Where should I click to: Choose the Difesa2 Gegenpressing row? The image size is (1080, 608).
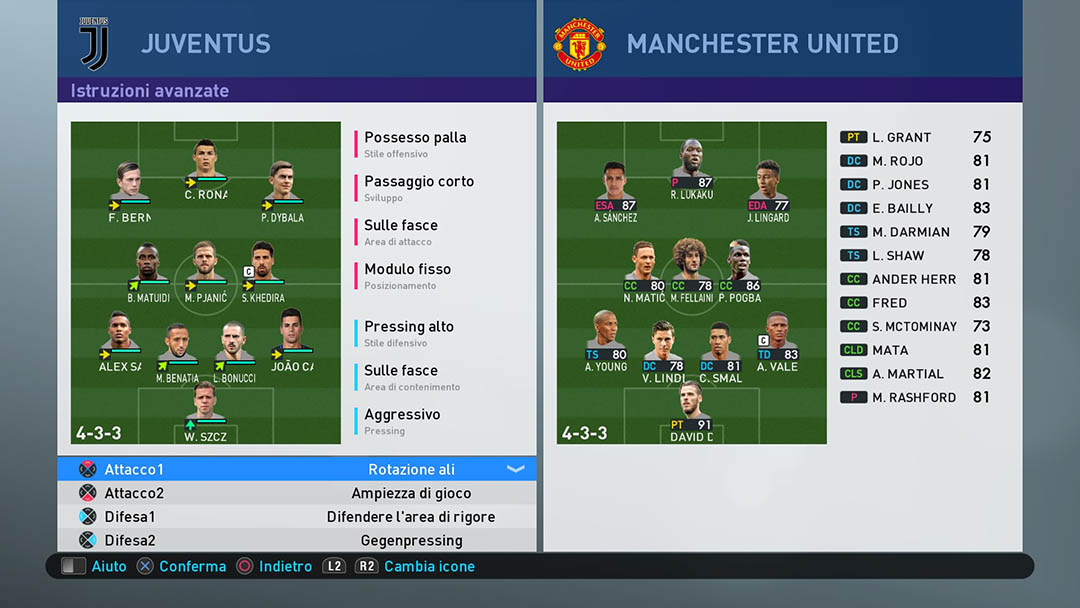(296, 541)
